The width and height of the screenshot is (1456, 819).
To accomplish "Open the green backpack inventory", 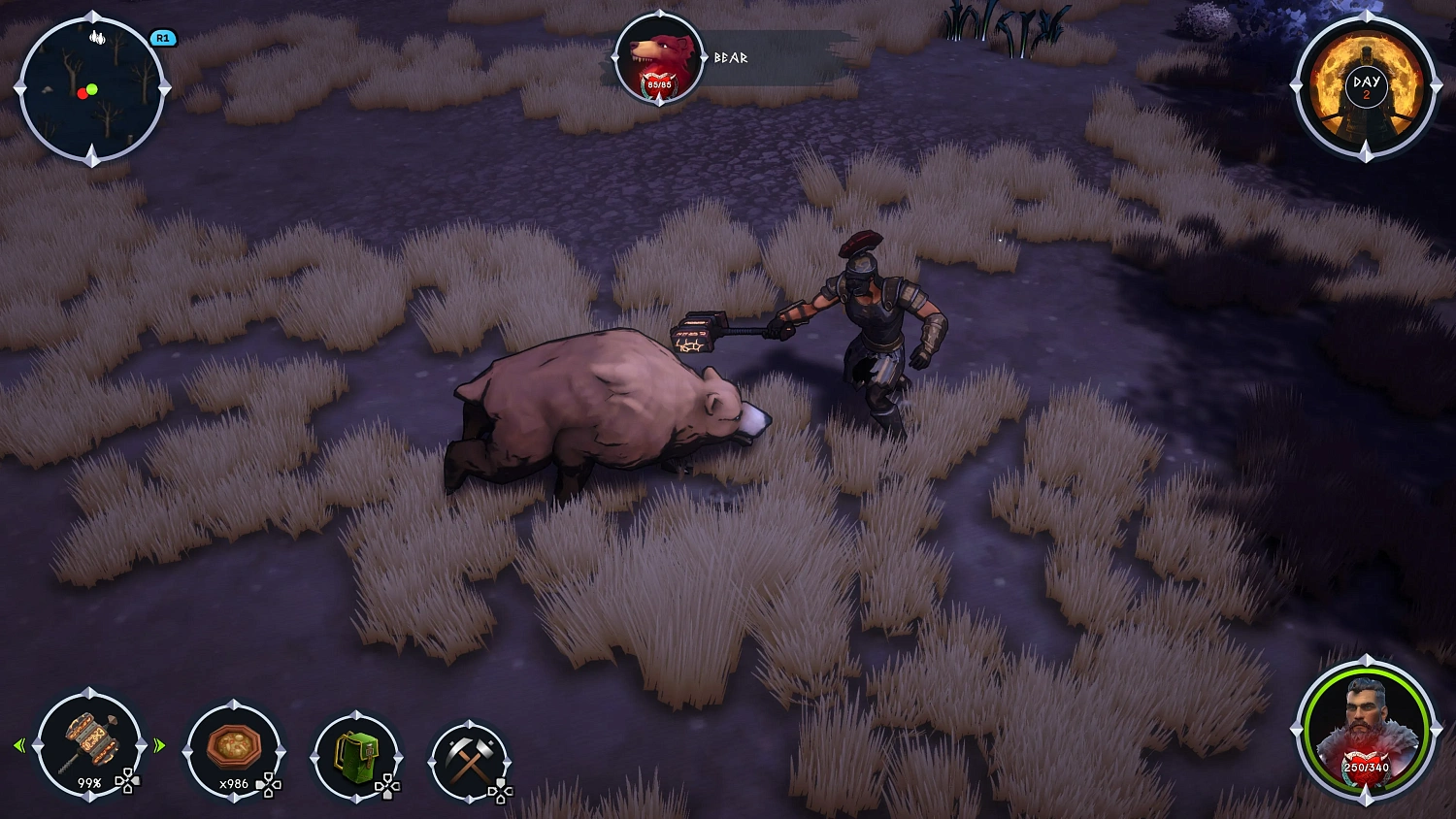I will click(357, 757).
